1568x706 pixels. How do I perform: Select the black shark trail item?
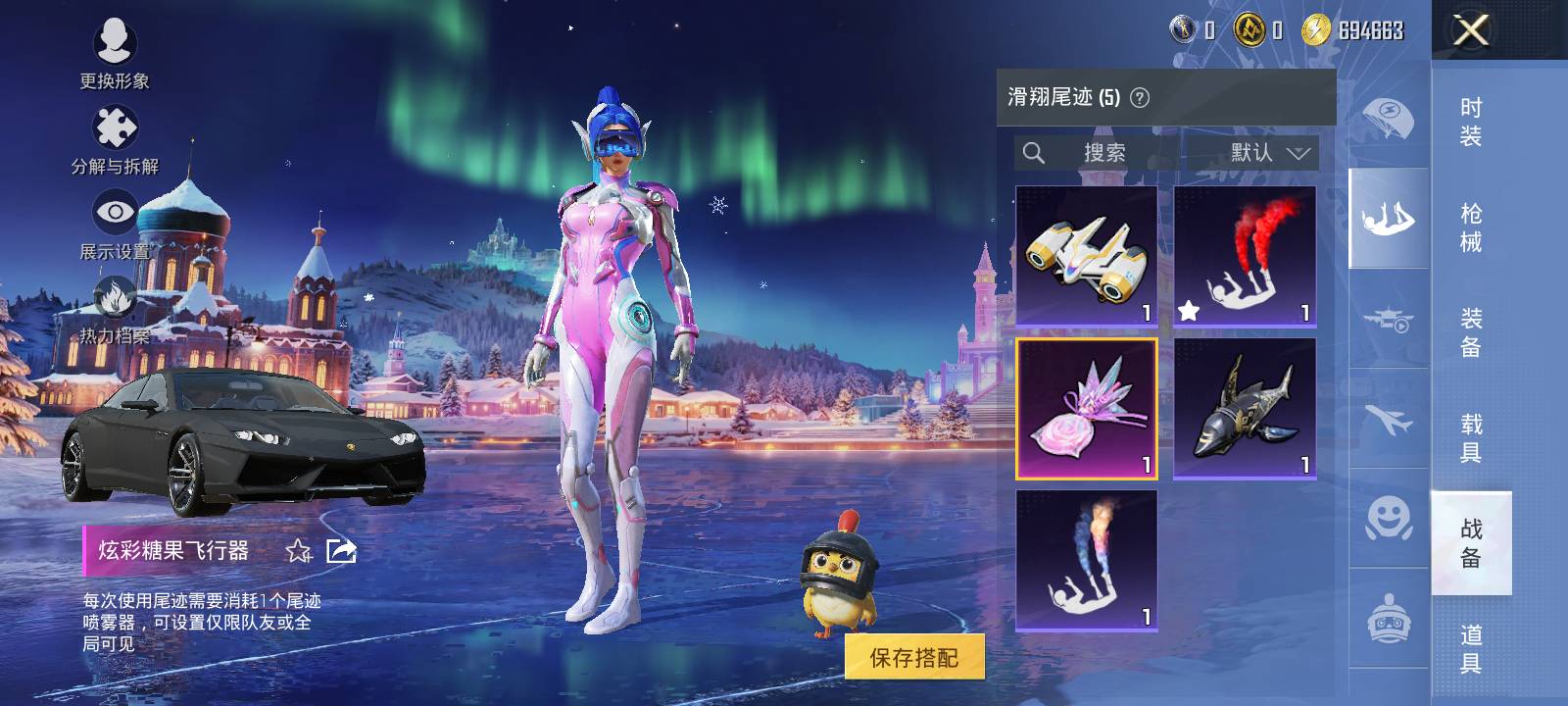[1245, 409]
